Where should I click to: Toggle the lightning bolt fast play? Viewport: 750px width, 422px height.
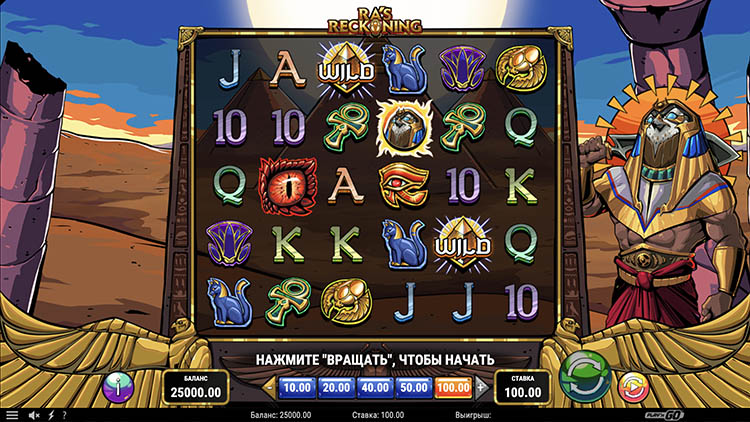click(x=51, y=414)
